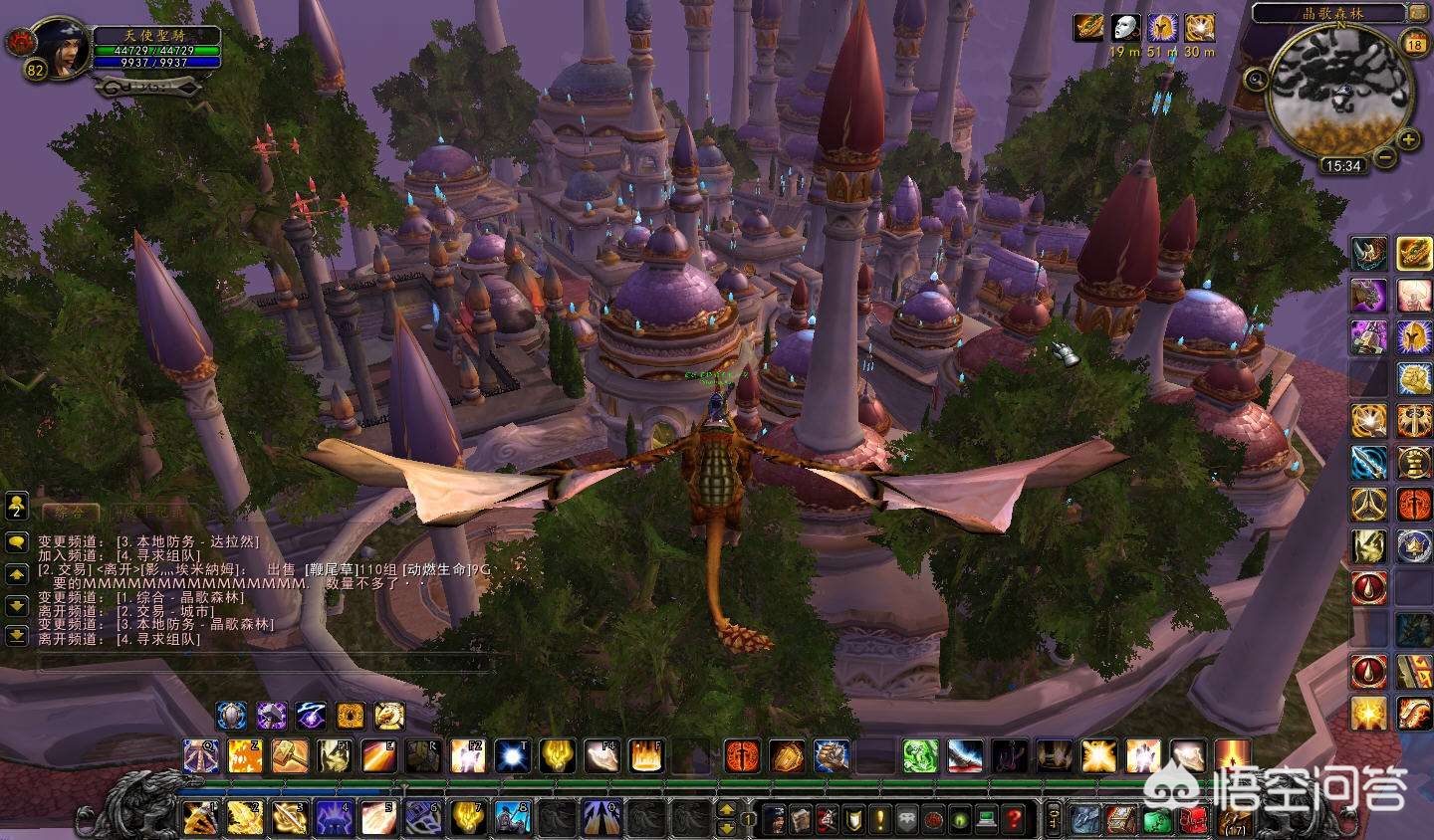Open the chat speech bubble menu button
1434x840 pixels.
pos(16,542)
